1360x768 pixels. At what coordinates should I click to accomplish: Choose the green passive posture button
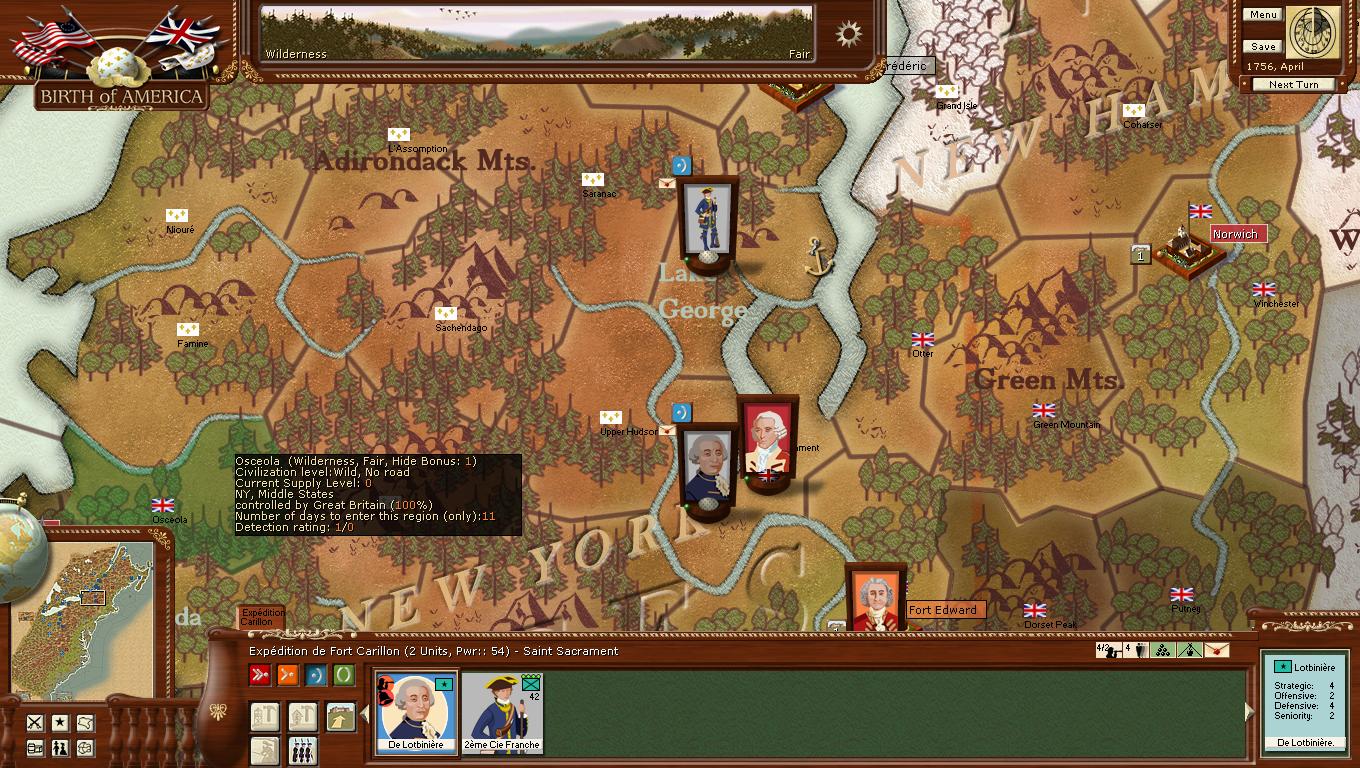tap(344, 675)
